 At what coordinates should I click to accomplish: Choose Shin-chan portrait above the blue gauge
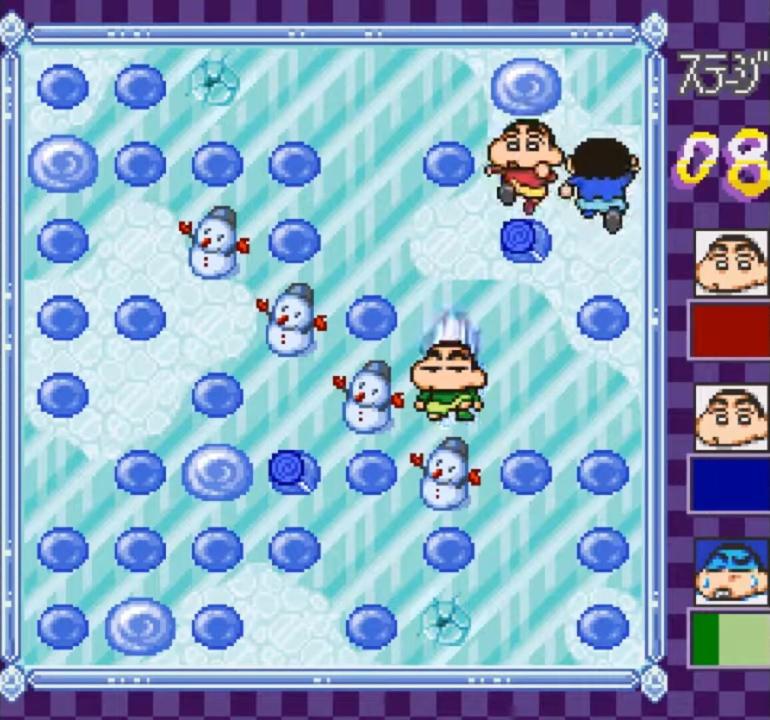[x=732, y=417]
